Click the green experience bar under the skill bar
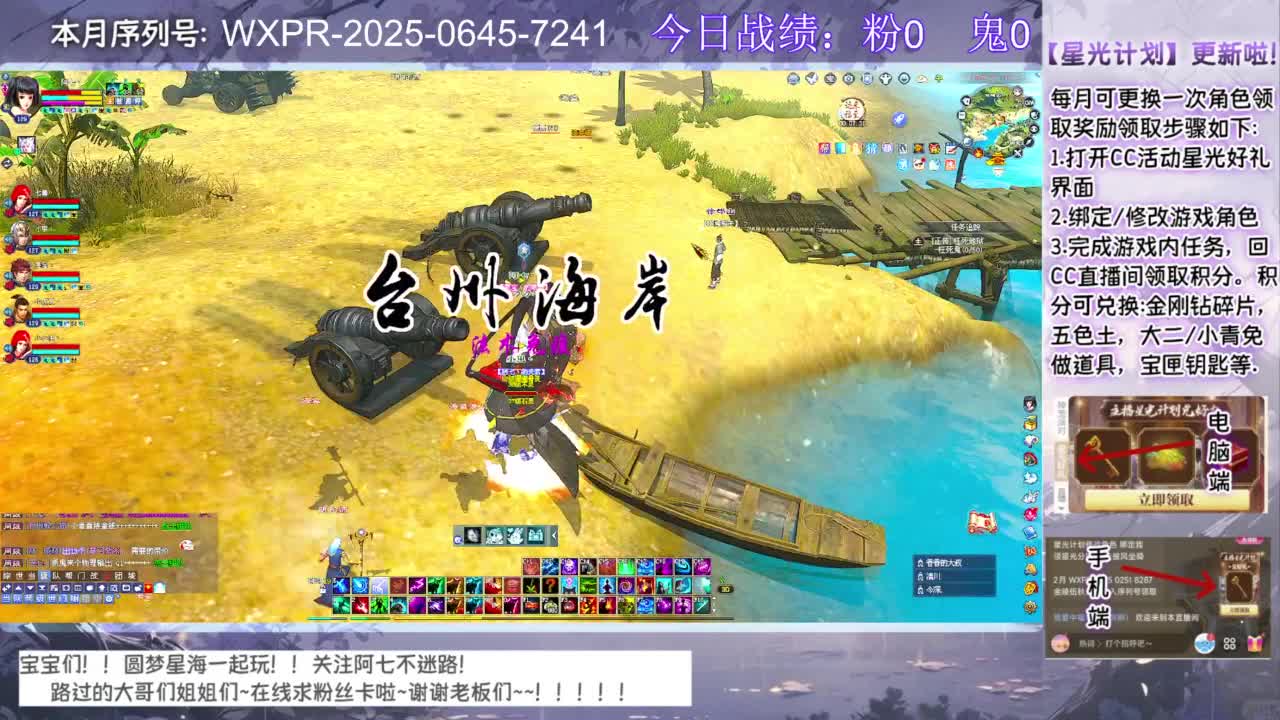The height and width of the screenshot is (720, 1280). click(400, 618)
